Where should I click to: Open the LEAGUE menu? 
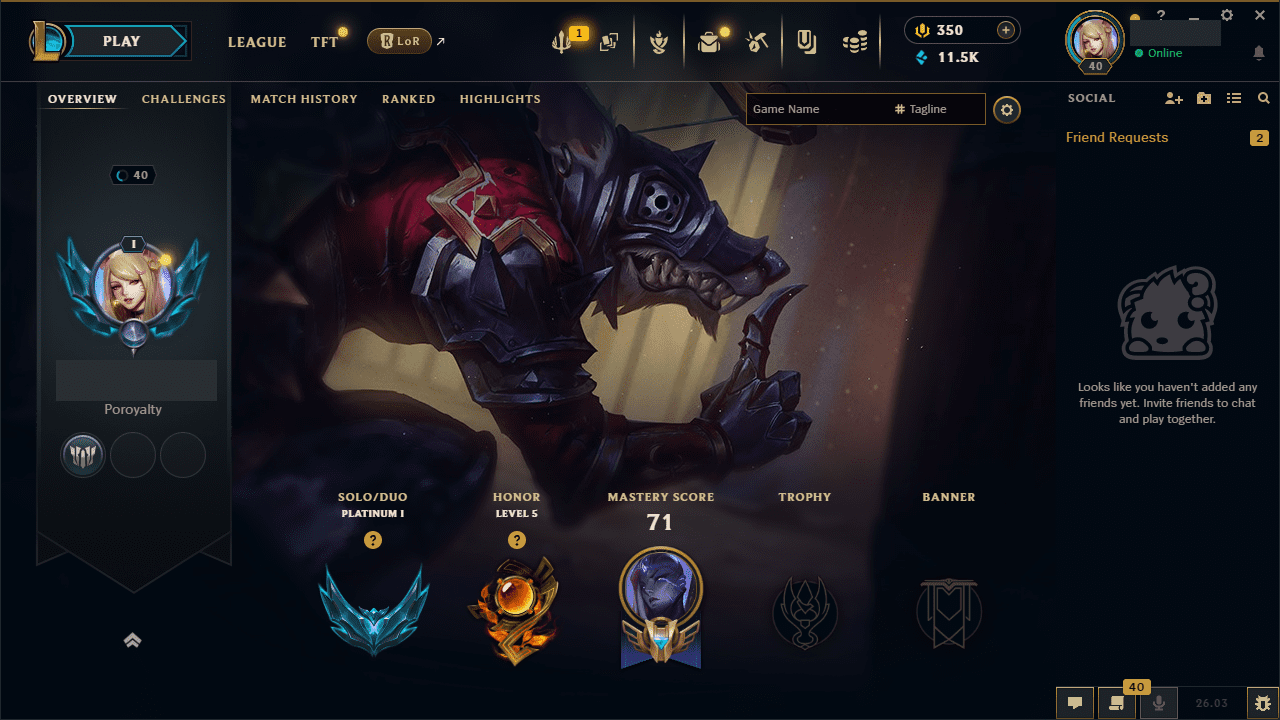tap(257, 42)
